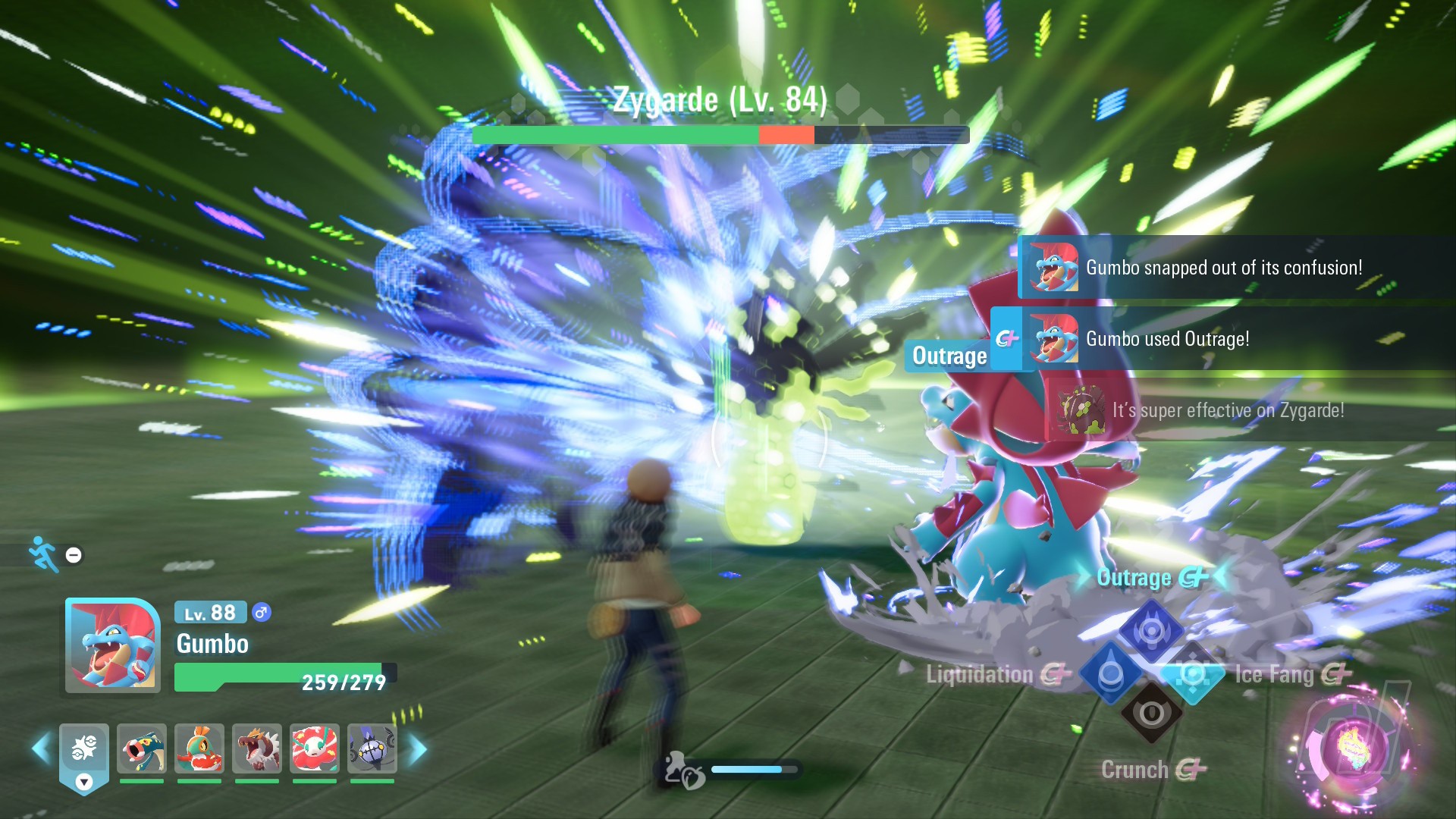1456x819 pixels.
Task: Open Gumbo's Feraligatr portrait
Action: coord(113,645)
